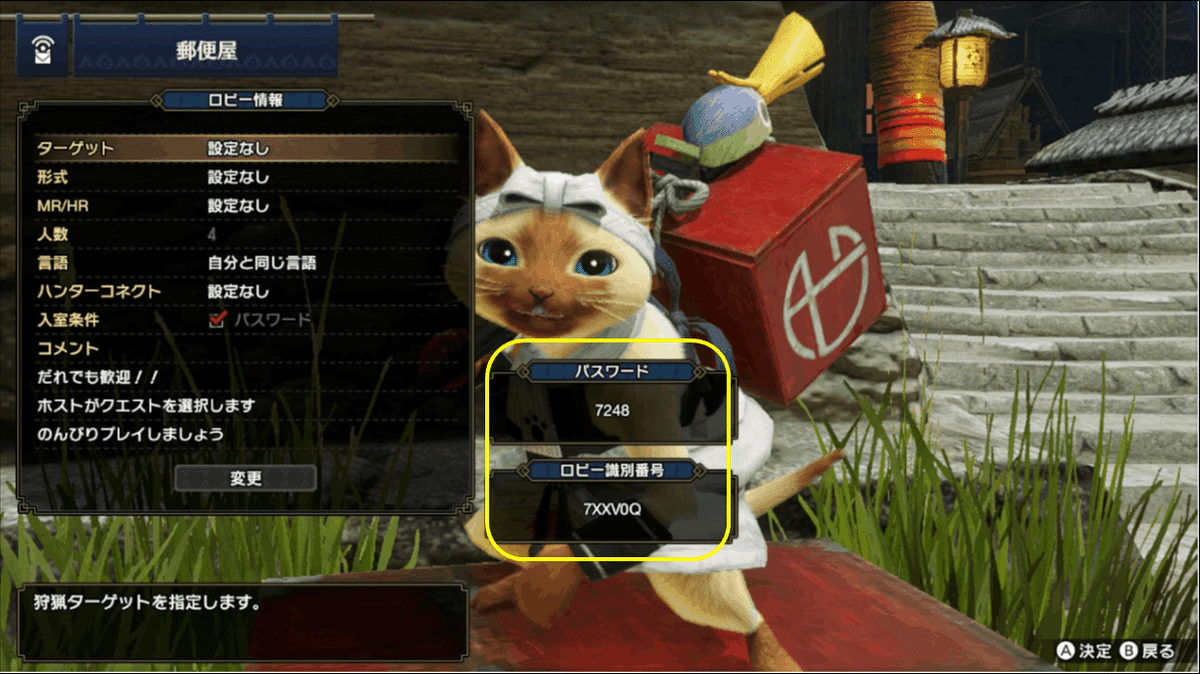
Task: Select the password field showing 7248
Action: (611, 410)
